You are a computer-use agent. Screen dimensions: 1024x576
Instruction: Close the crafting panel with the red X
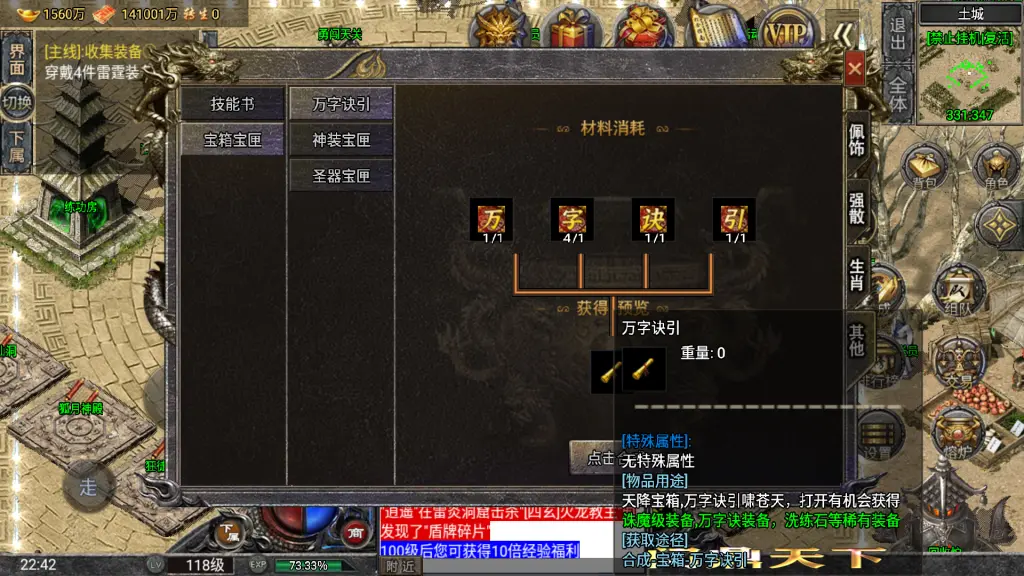point(854,69)
